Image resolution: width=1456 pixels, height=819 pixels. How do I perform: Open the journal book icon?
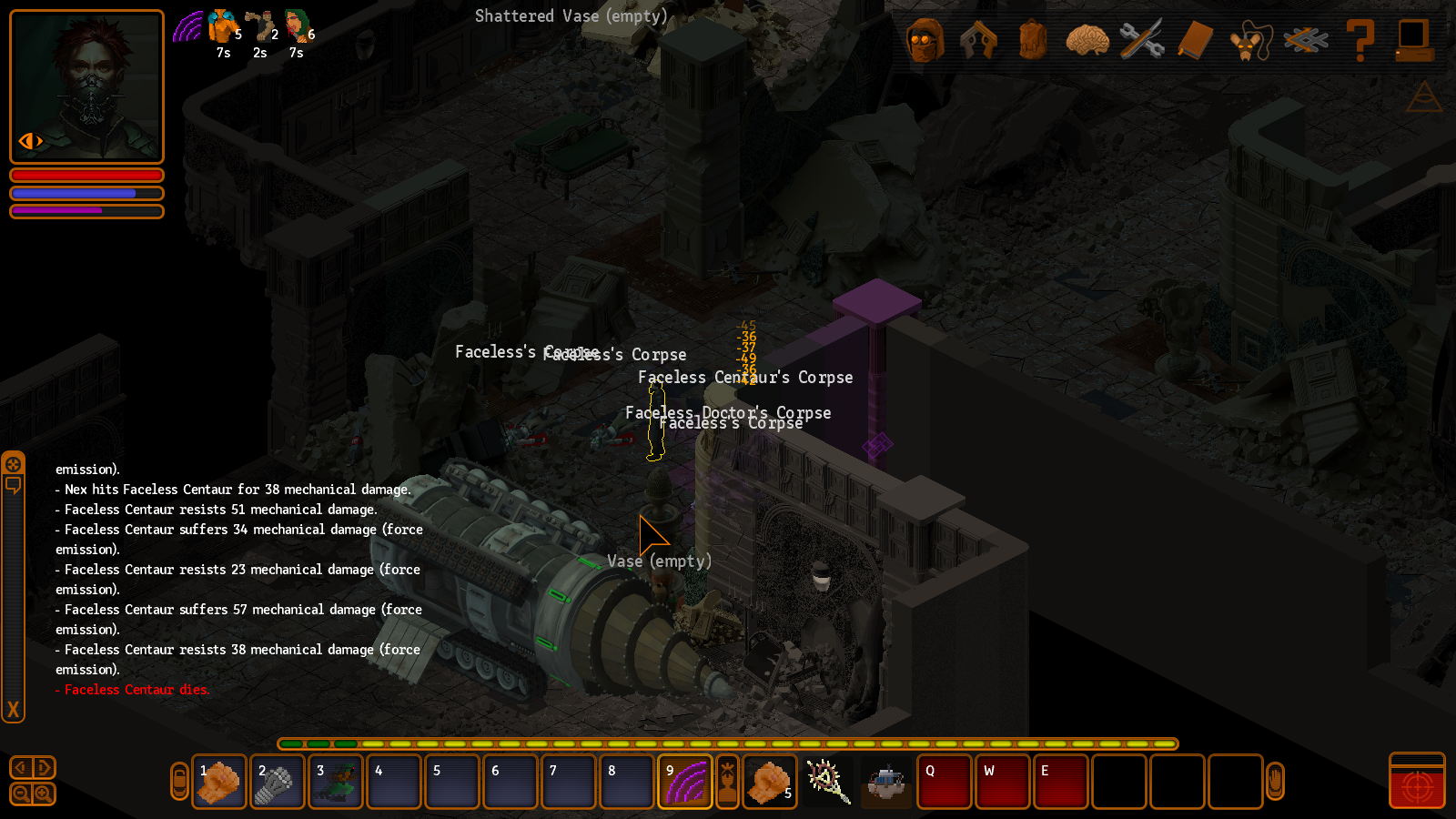1196,41
